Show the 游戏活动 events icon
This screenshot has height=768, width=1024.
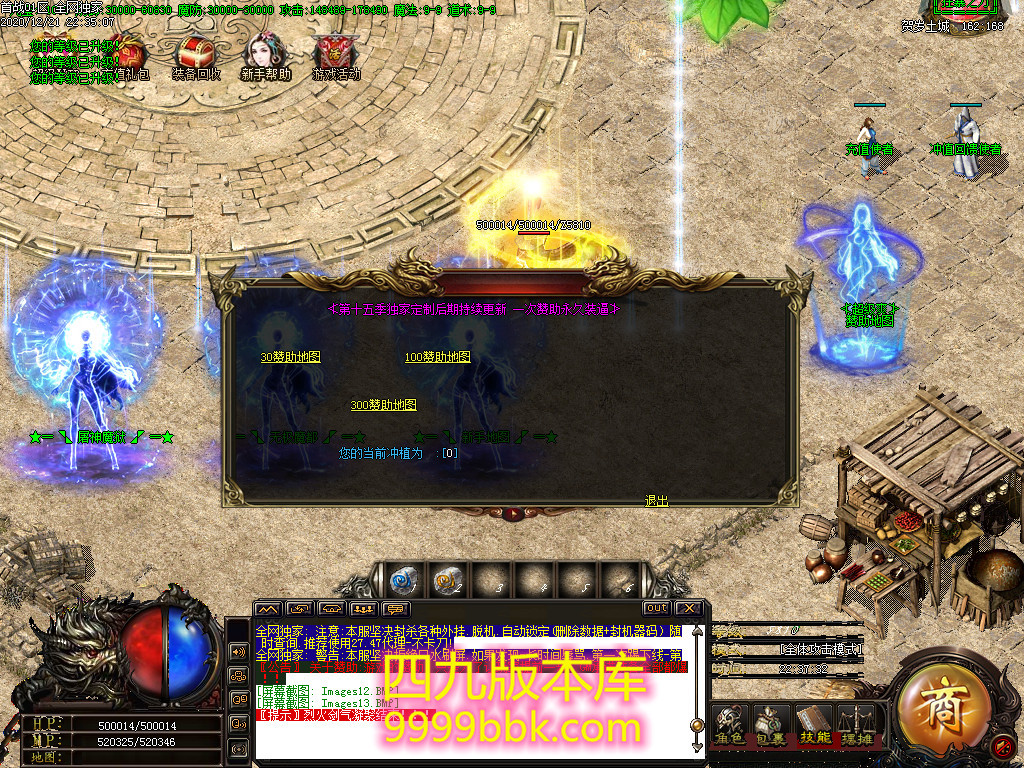[334, 54]
